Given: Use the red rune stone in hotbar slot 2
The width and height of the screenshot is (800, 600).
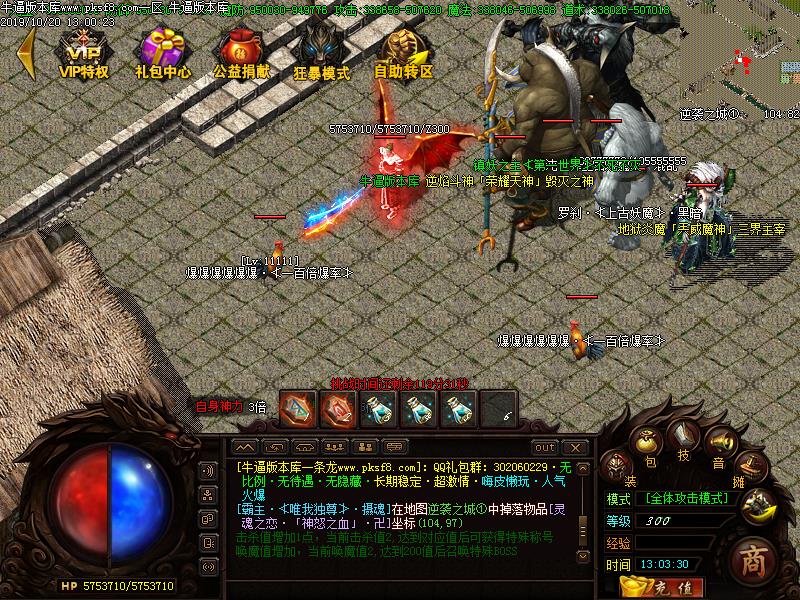Looking at the screenshot, I should point(337,407).
